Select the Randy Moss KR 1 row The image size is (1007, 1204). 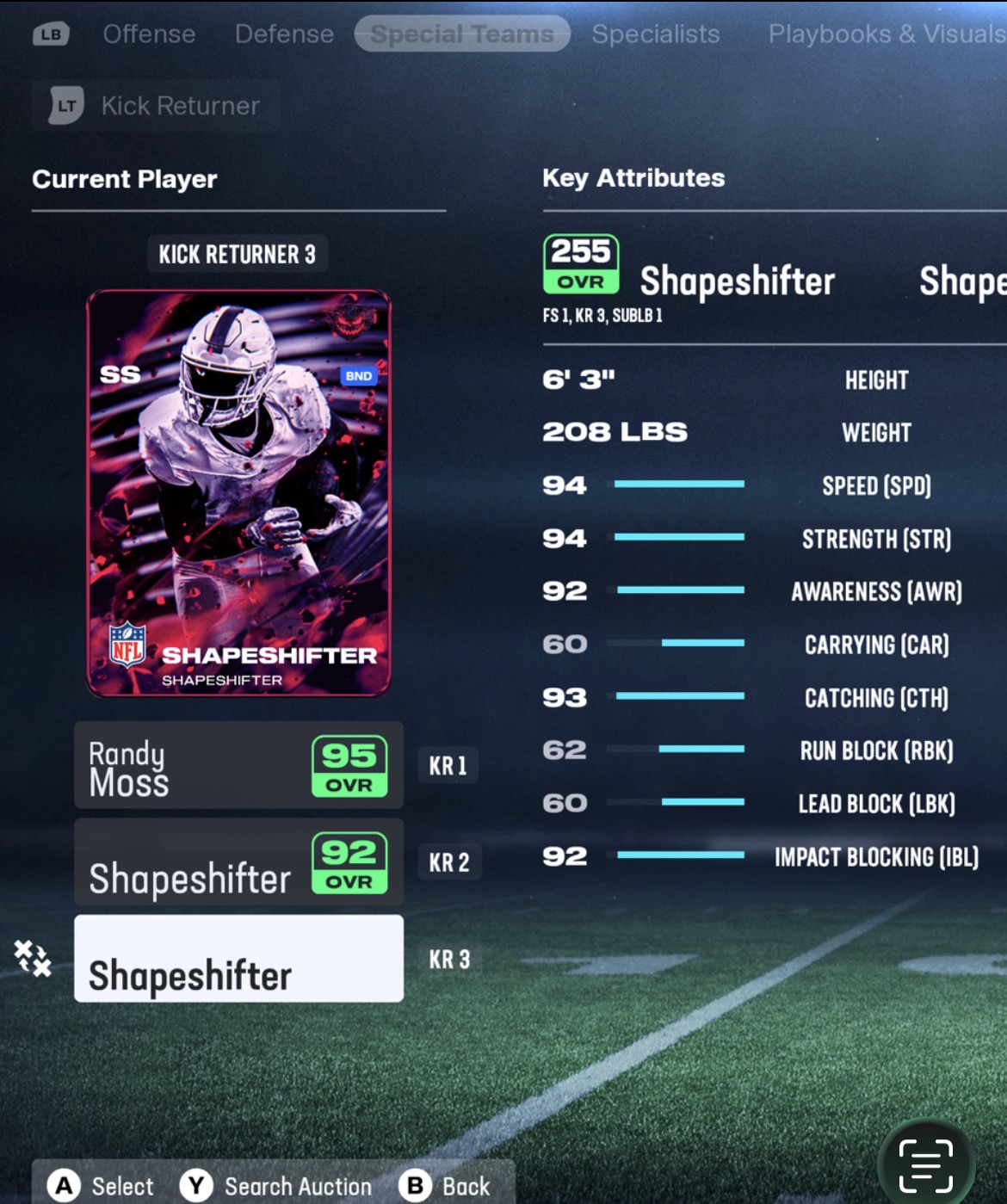click(x=238, y=766)
